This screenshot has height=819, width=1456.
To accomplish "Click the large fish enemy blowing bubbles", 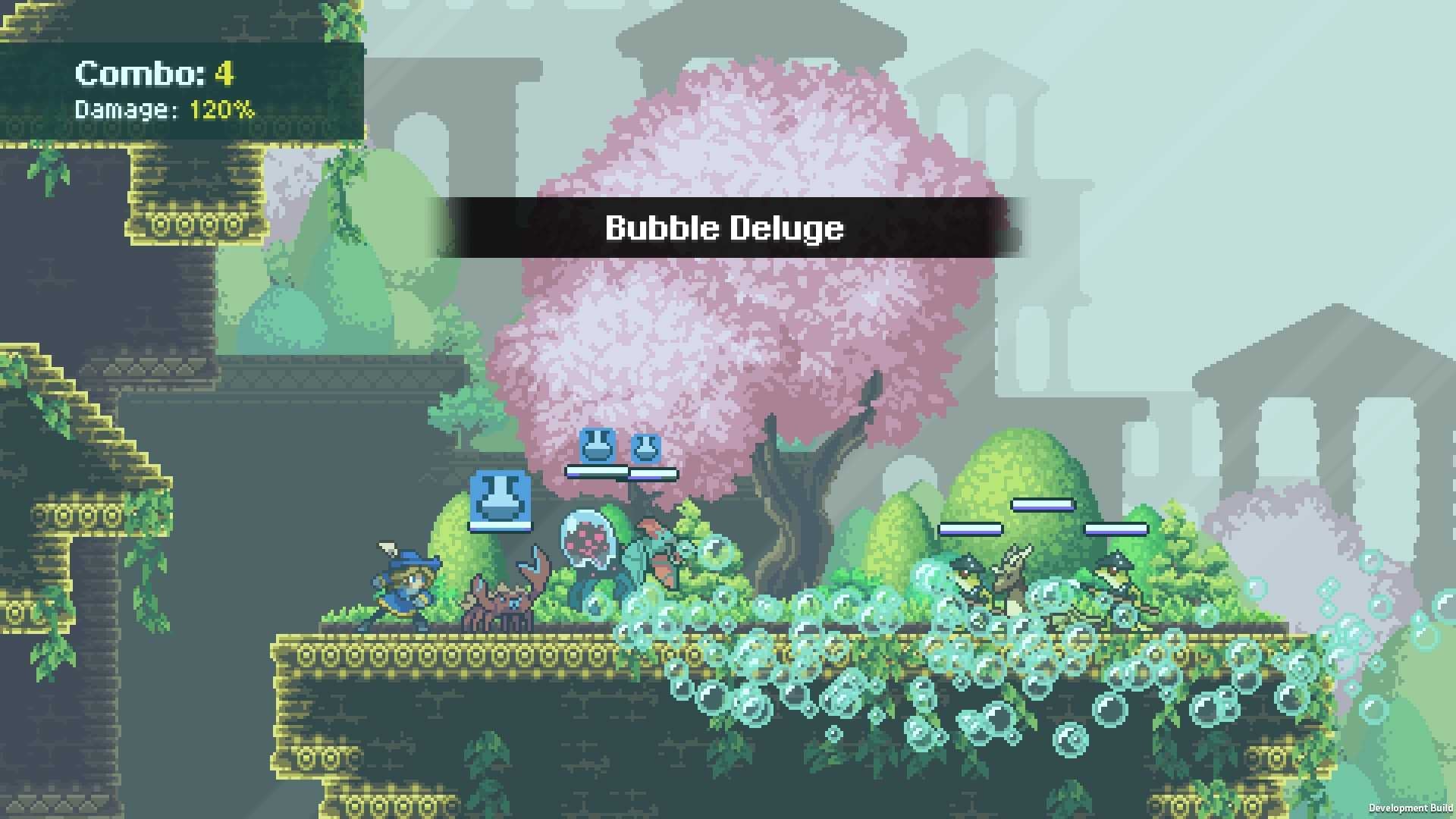I will (x=654, y=561).
